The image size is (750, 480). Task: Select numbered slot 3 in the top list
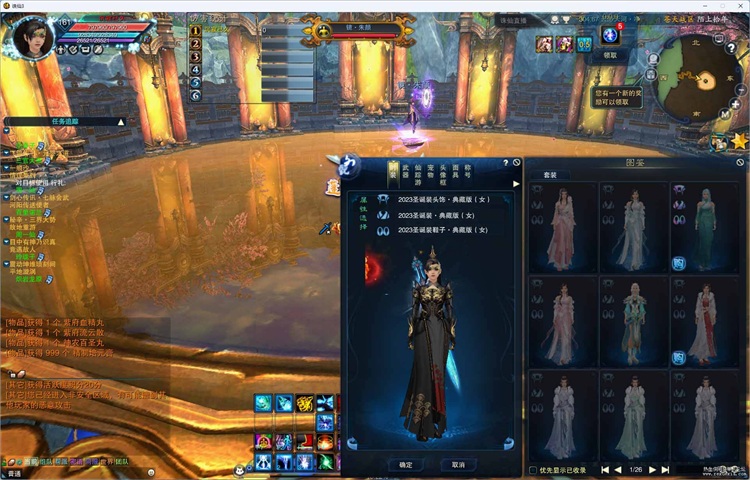pyautogui.click(x=196, y=56)
